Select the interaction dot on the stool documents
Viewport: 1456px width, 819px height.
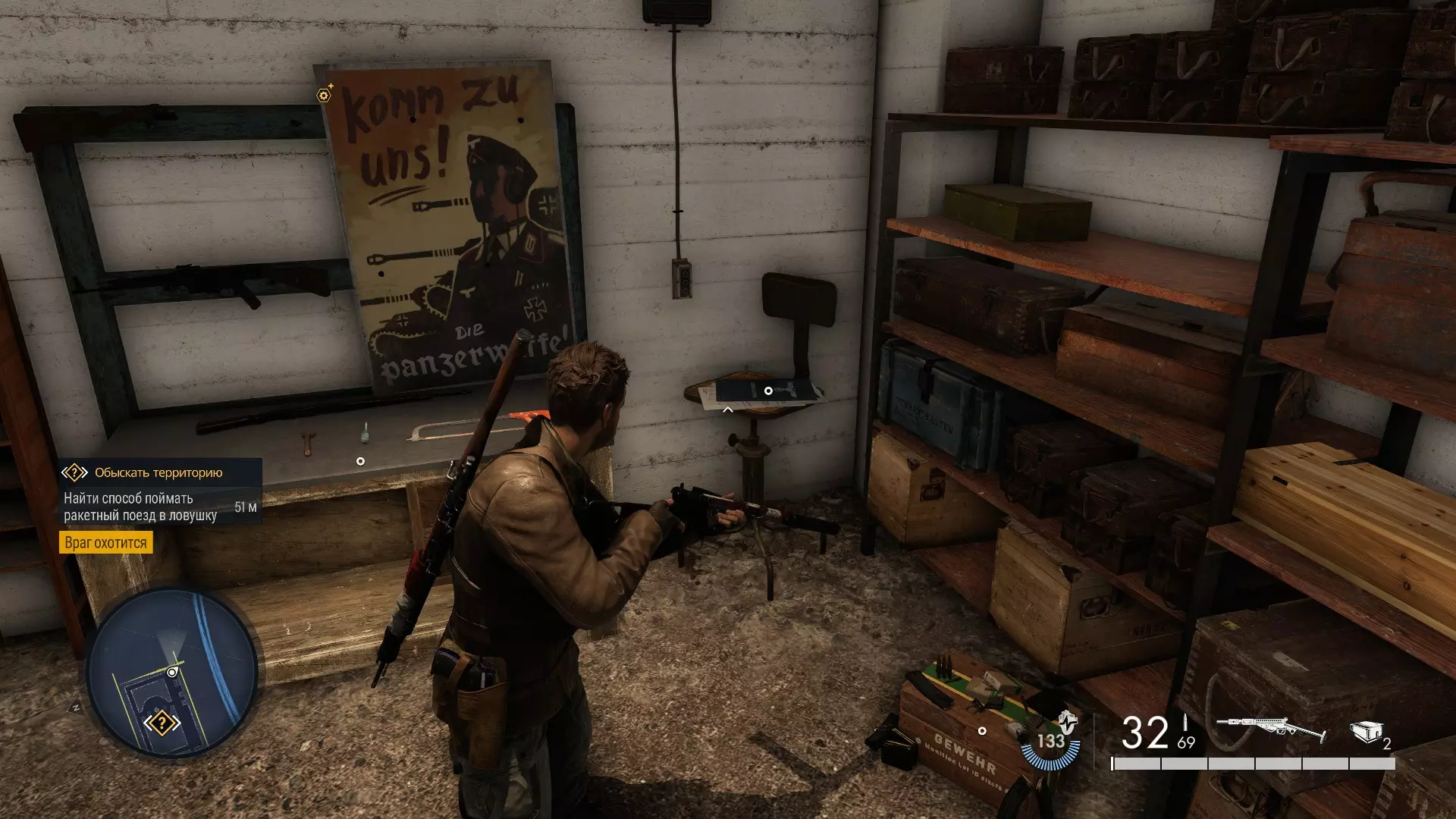pos(768,391)
